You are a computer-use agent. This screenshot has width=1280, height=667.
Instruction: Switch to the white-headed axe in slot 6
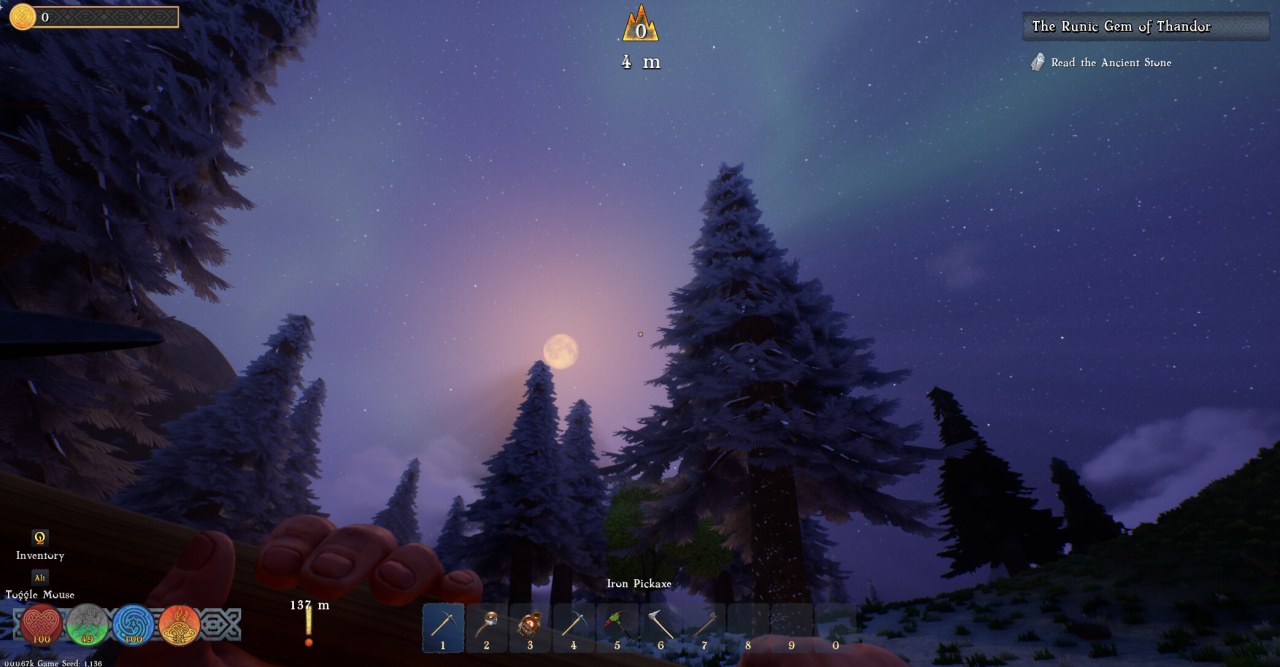pyautogui.click(x=660, y=627)
